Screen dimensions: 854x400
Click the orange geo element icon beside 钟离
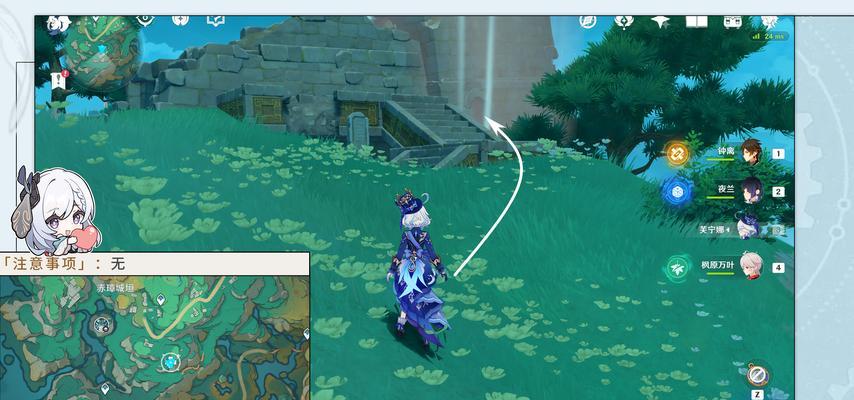point(678,153)
